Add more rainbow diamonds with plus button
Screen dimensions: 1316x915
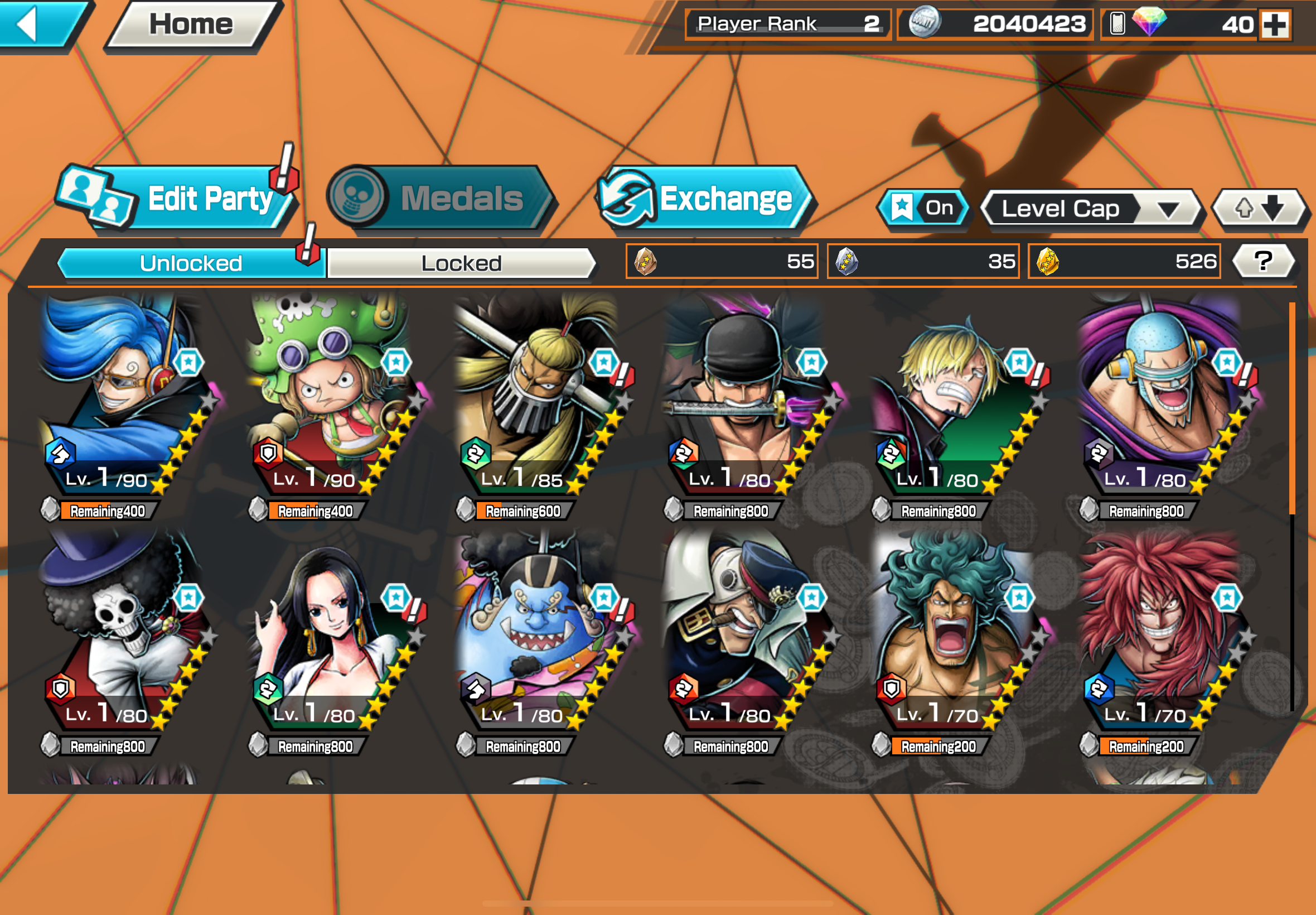click(x=1275, y=25)
